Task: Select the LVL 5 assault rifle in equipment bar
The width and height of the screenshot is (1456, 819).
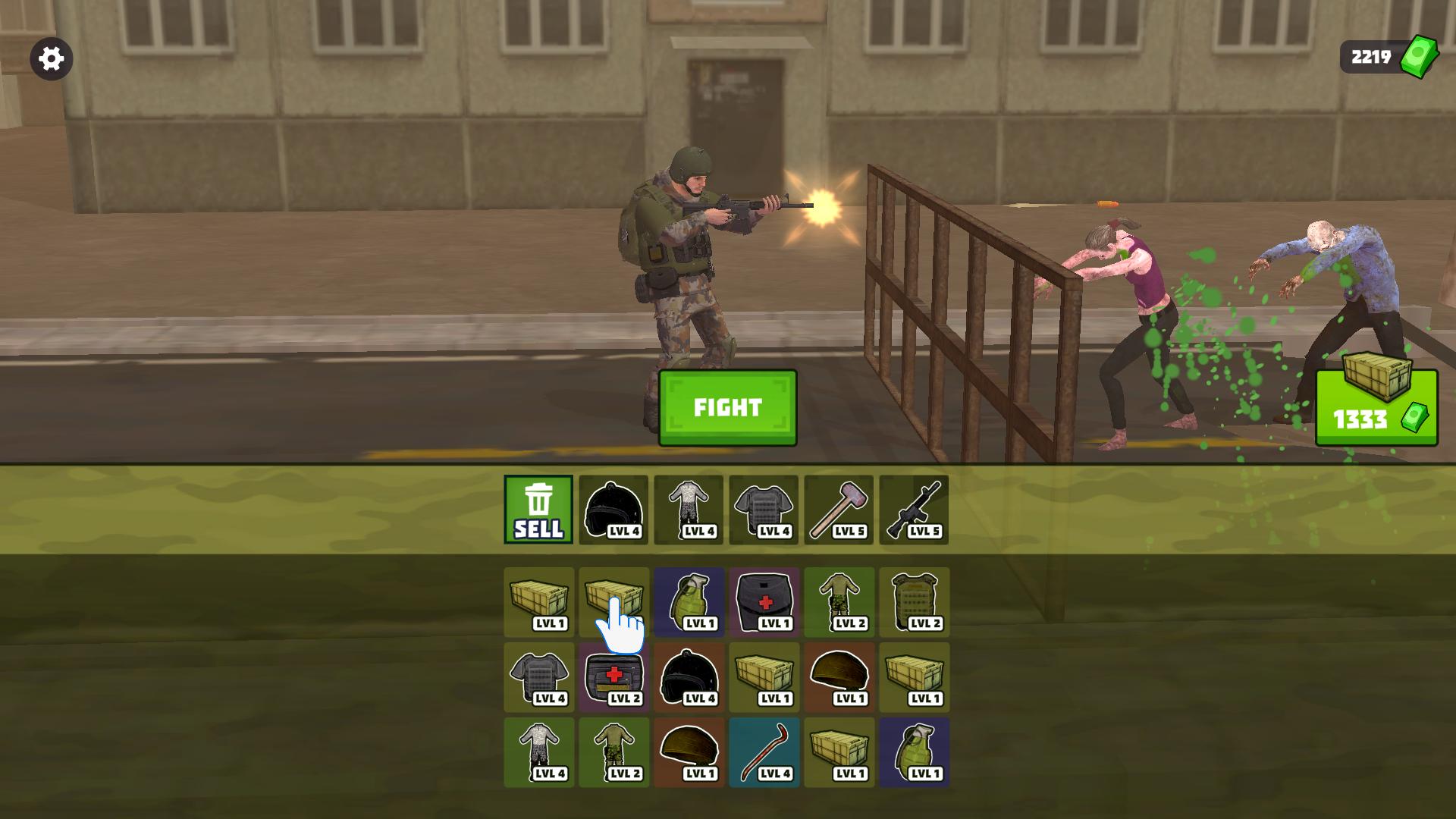Action: click(x=915, y=510)
